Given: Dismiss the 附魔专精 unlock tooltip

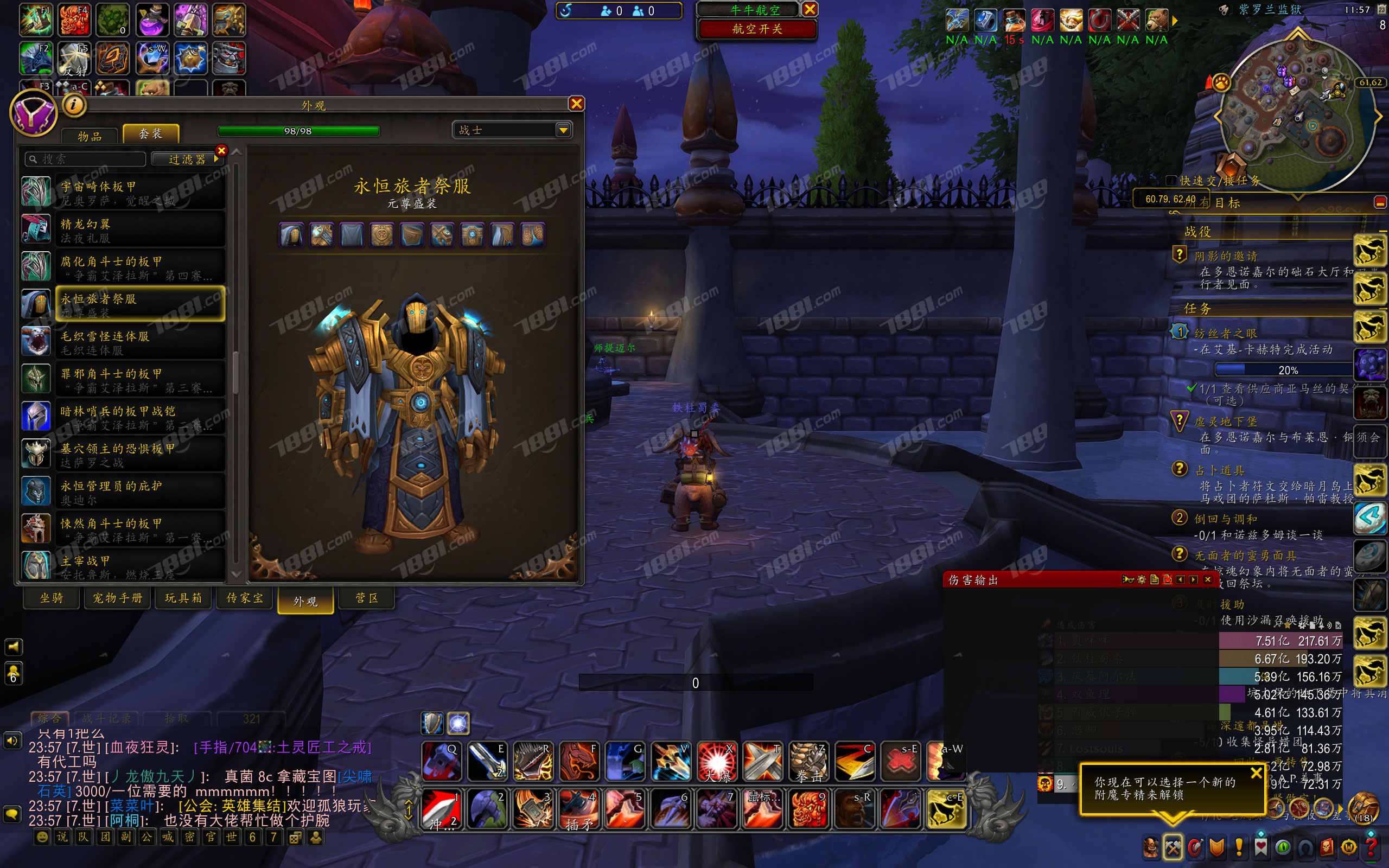Looking at the screenshot, I should point(1256,773).
